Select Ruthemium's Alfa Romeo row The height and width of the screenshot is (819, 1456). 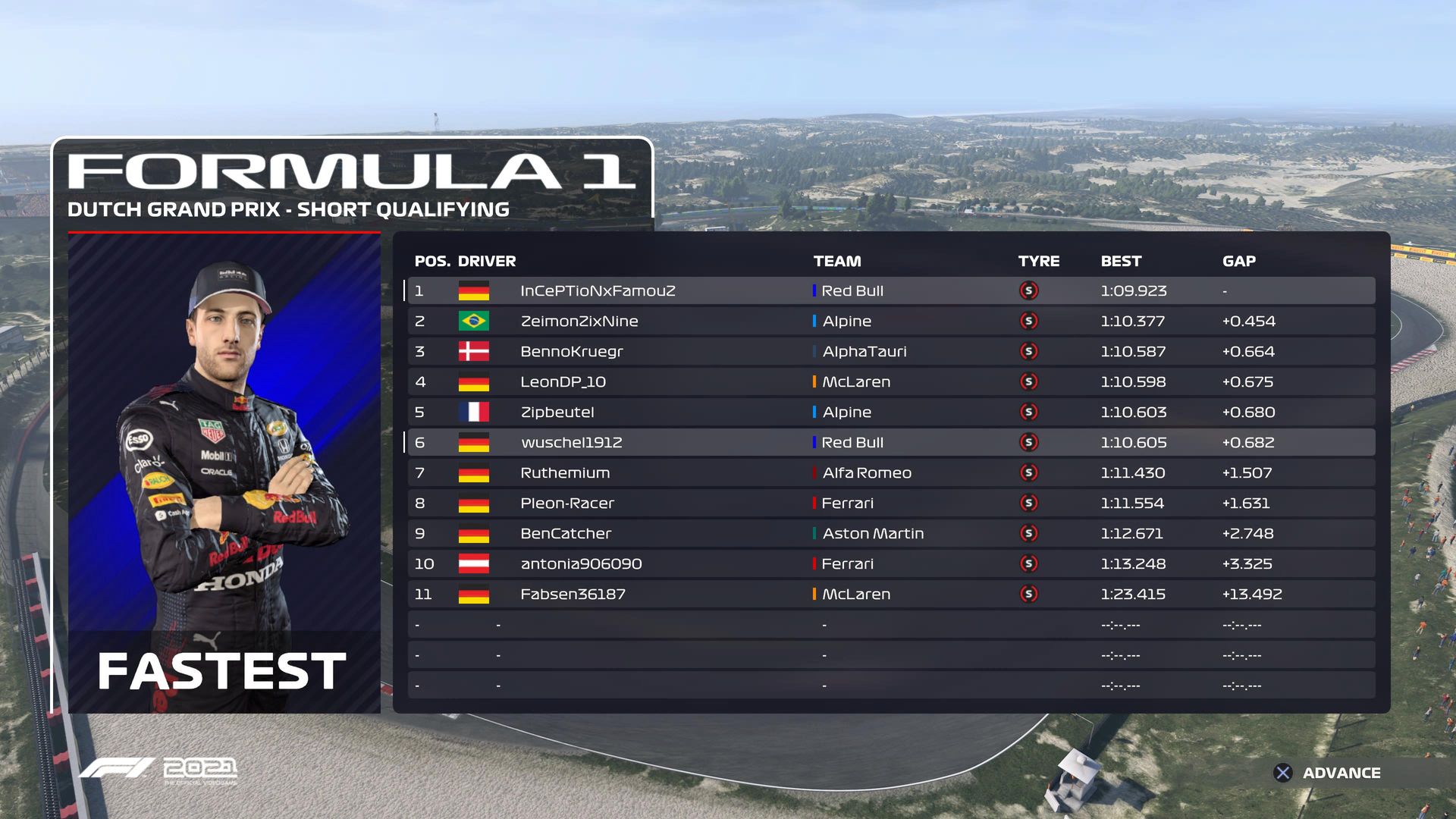click(890, 472)
